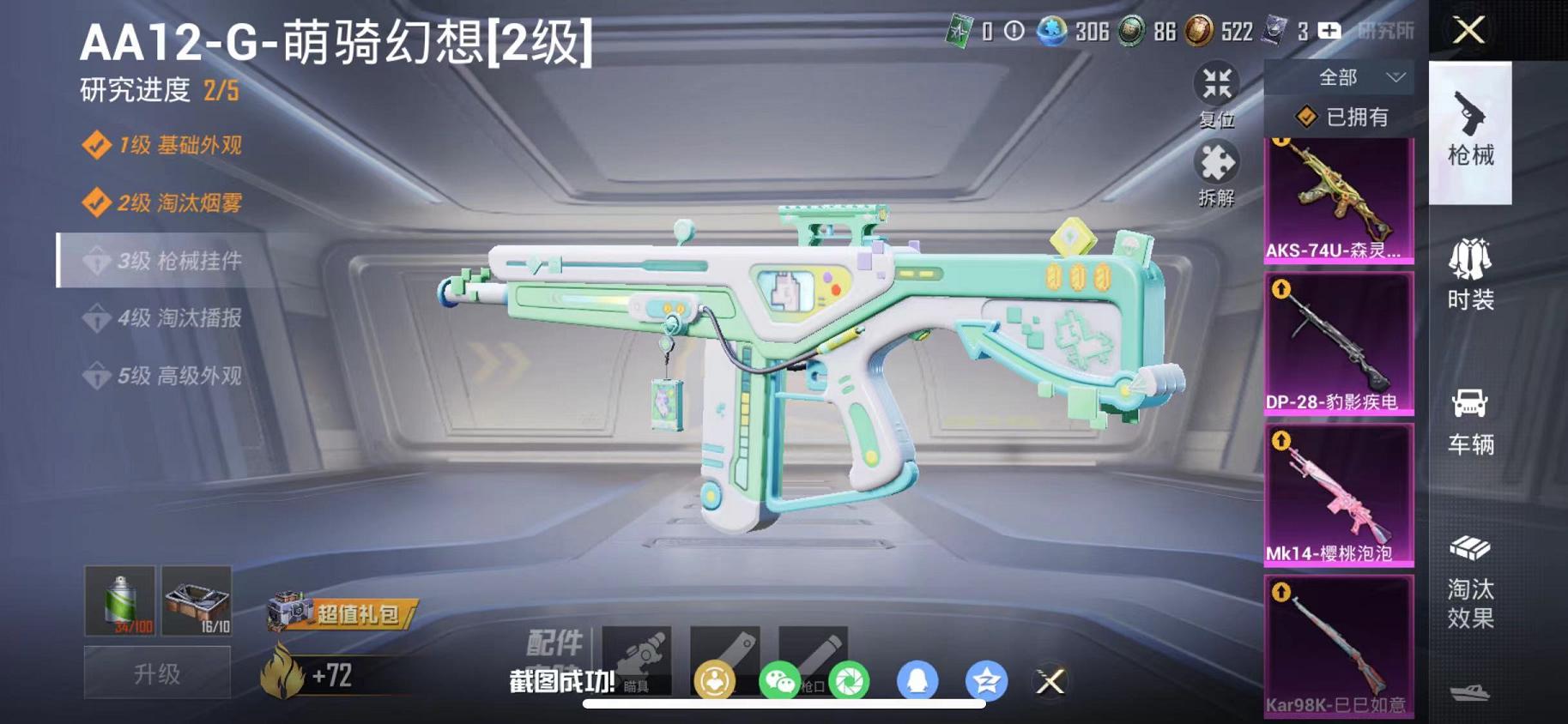
Task: Open the 车辆 vehicles category
Action: tap(1472, 420)
